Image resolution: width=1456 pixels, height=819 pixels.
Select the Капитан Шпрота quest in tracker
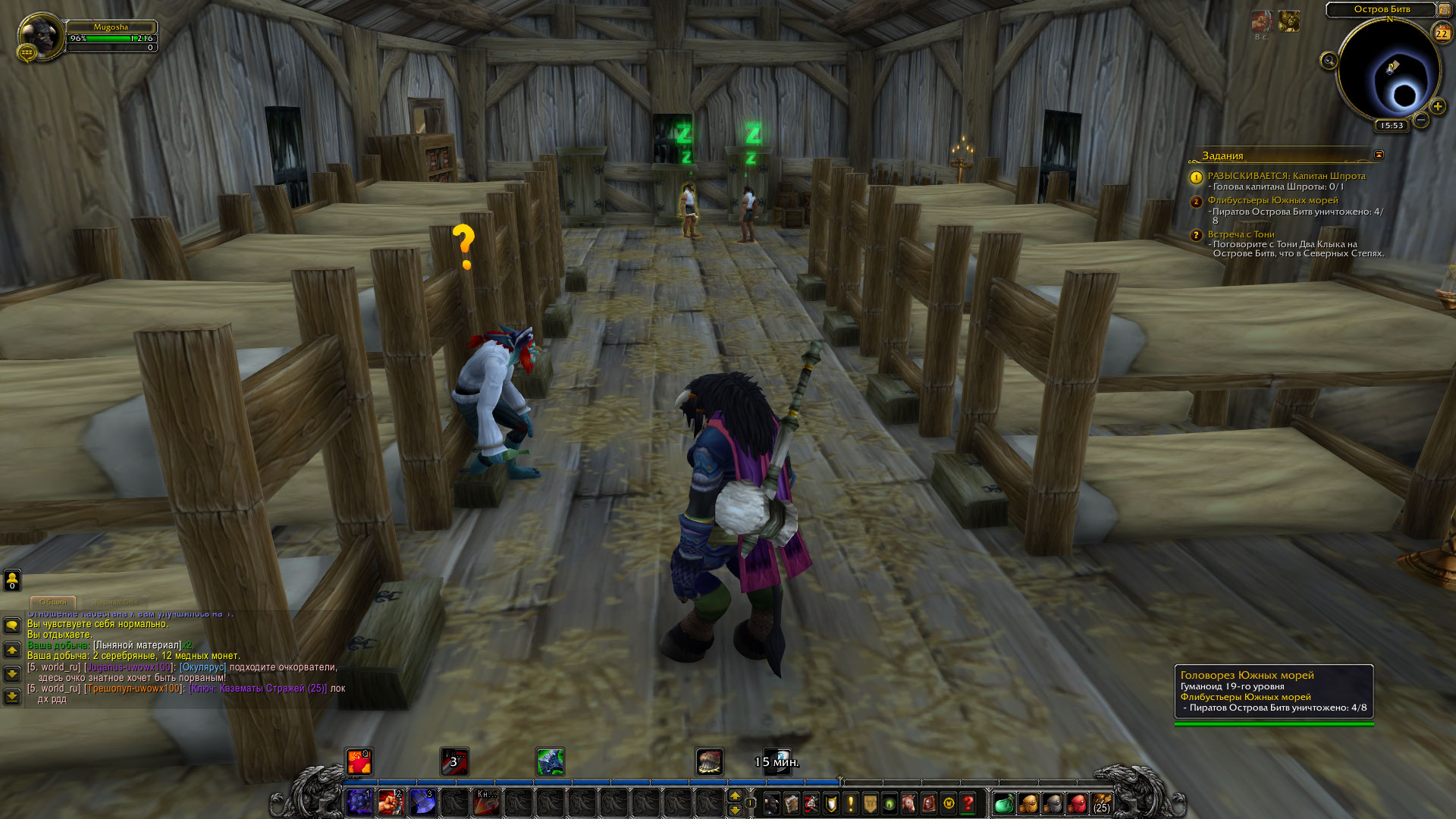tap(1286, 176)
